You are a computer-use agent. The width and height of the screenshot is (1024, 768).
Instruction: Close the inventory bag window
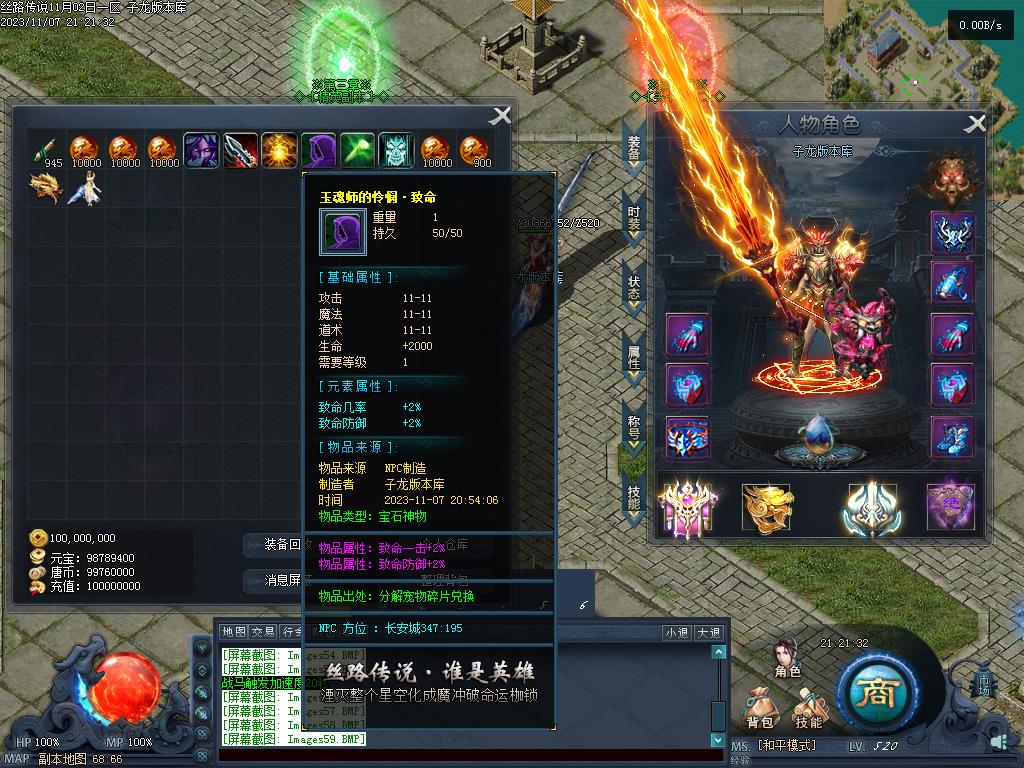(500, 116)
